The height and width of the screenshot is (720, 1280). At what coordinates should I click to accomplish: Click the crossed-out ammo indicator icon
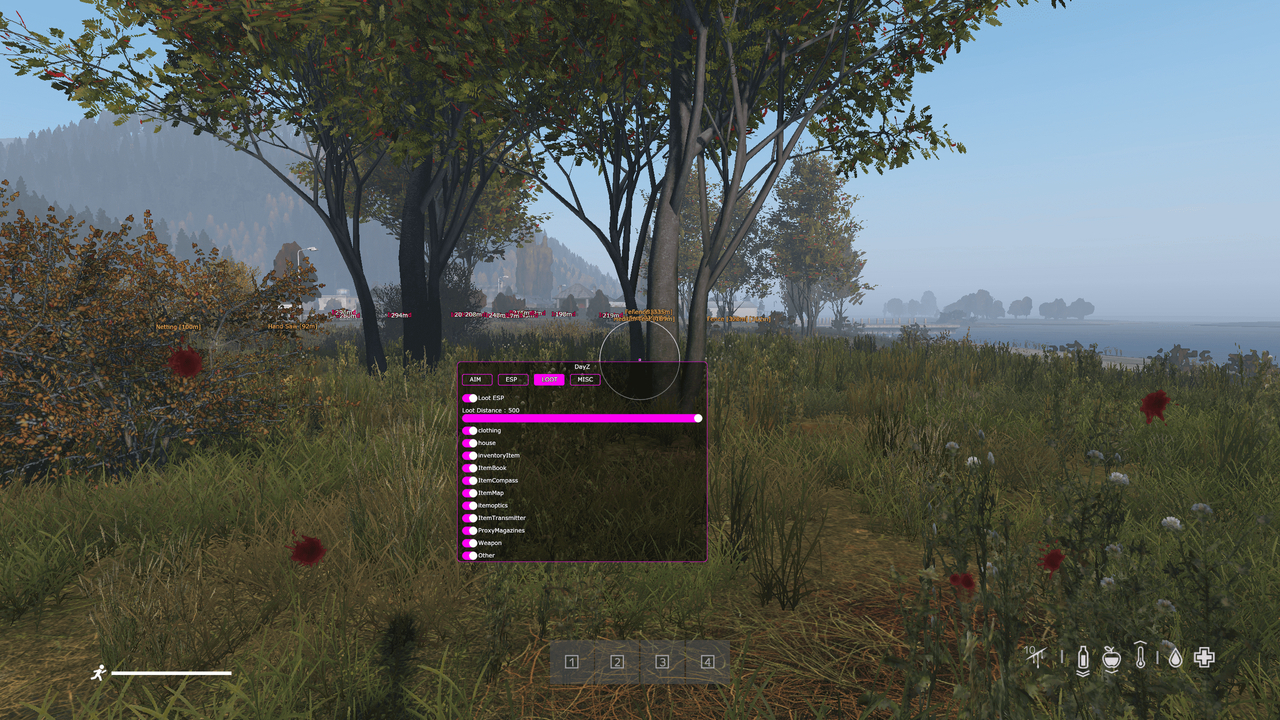pos(1038,658)
